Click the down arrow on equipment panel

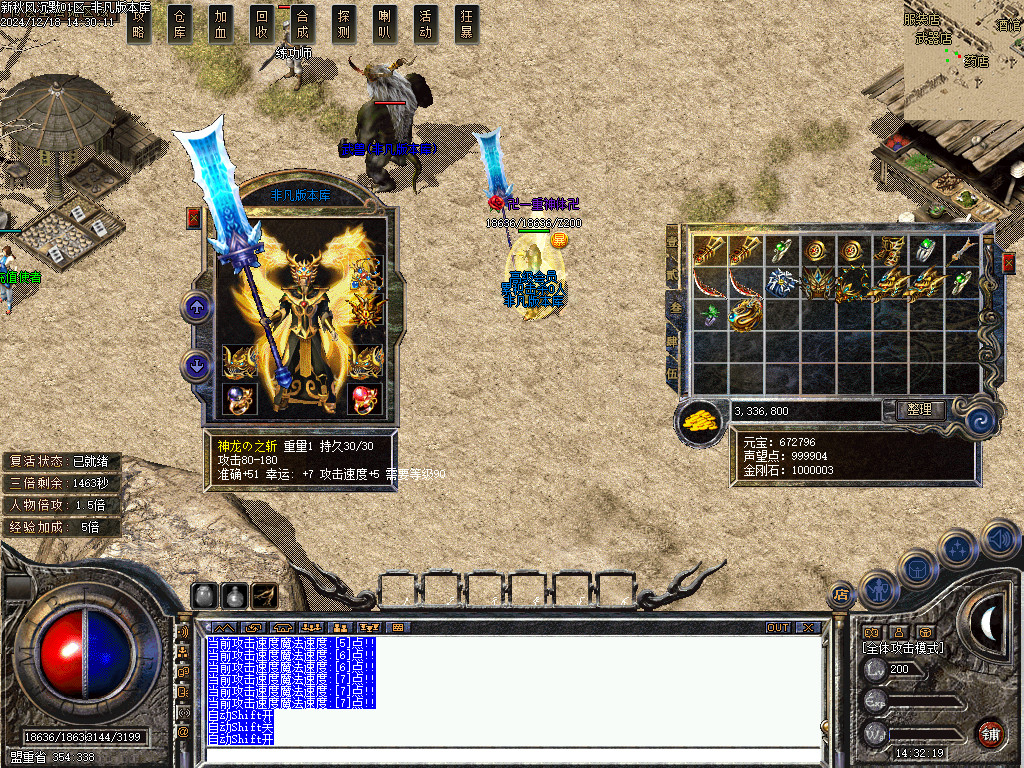click(x=197, y=366)
